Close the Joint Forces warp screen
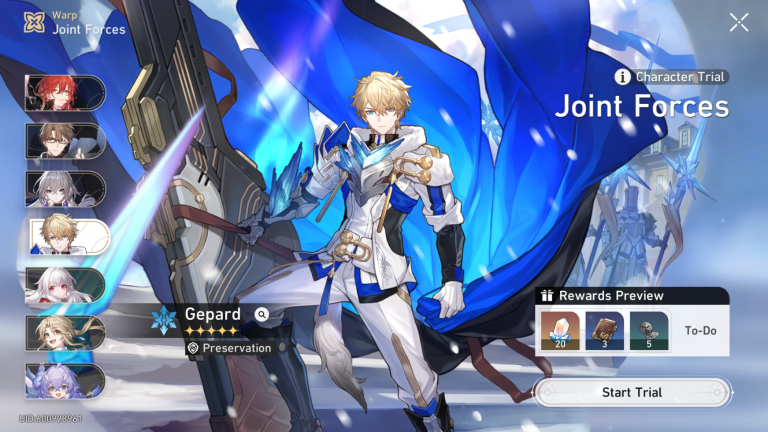 coord(739,22)
